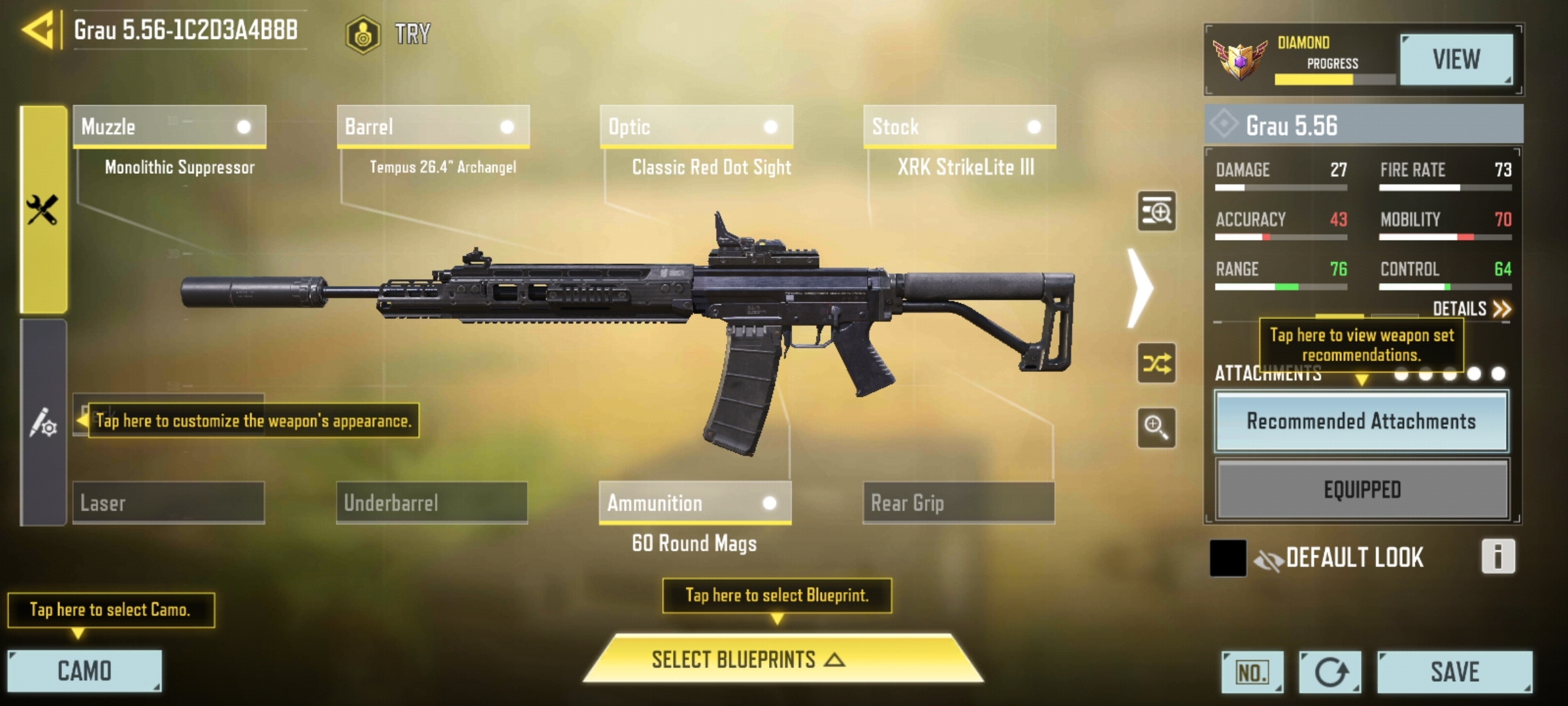Choose the empty Laser slot

[169, 503]
